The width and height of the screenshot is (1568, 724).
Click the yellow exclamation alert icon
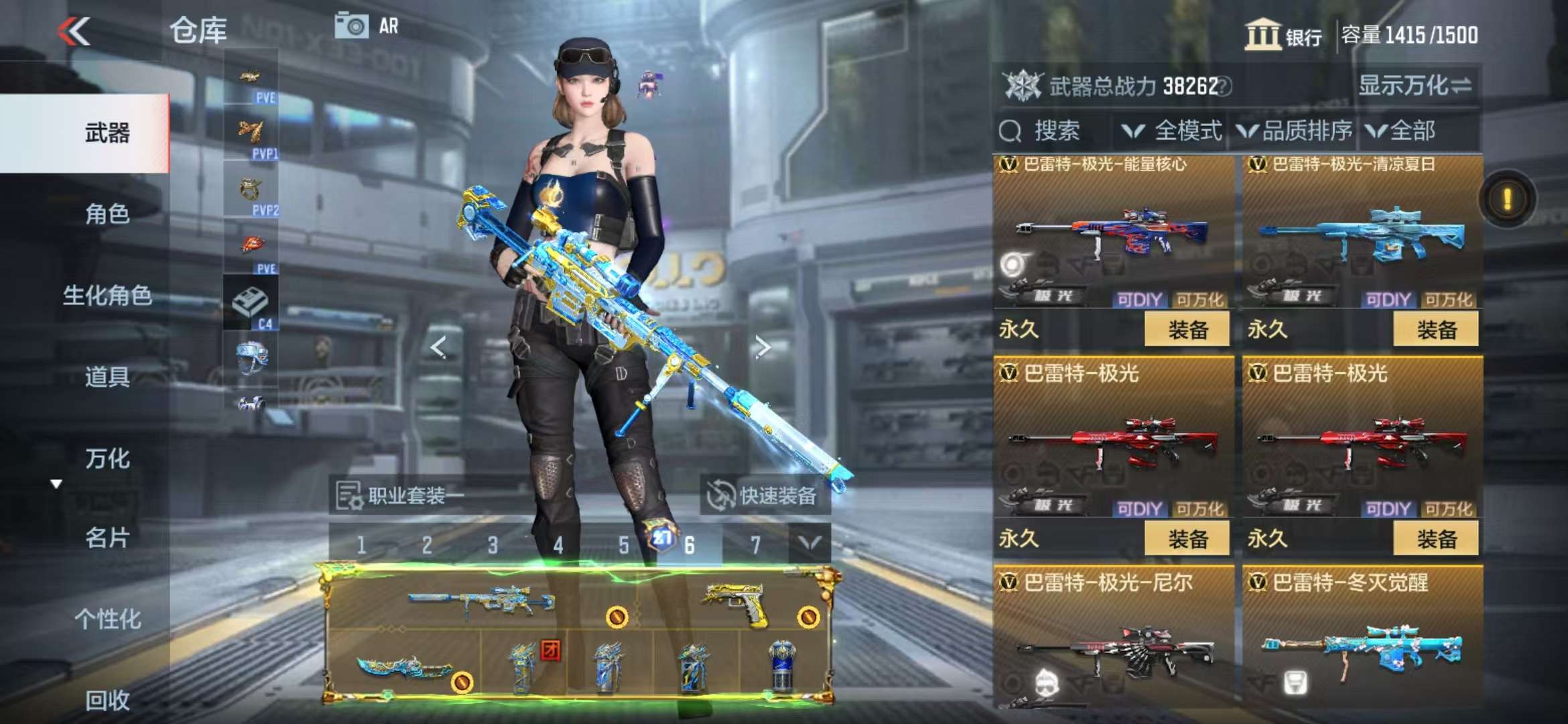coord(1507,199)
